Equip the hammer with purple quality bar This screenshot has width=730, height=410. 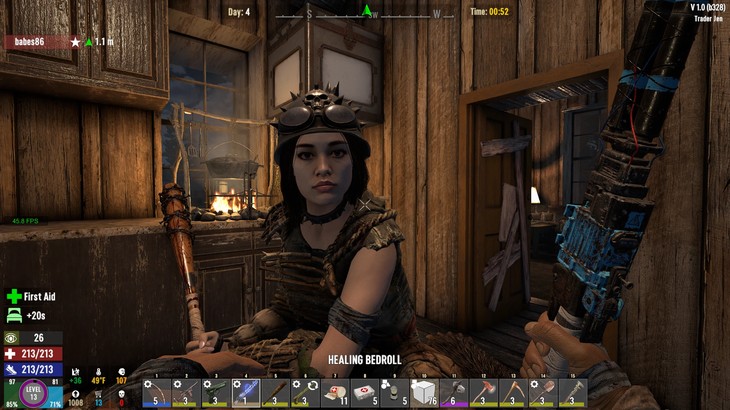[x=453, y=391]
